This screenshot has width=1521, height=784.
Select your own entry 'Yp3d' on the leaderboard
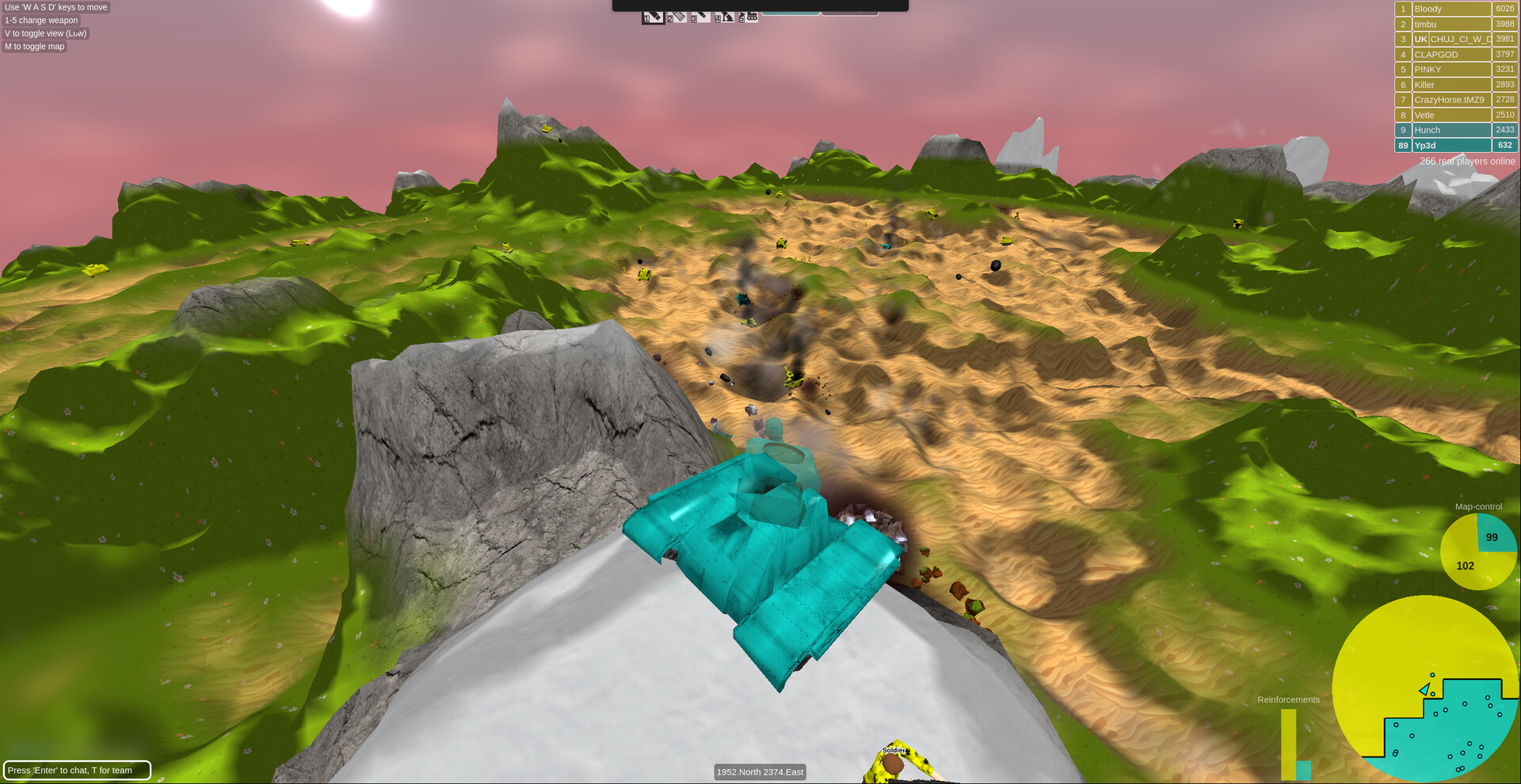[x=1450, y=145]
